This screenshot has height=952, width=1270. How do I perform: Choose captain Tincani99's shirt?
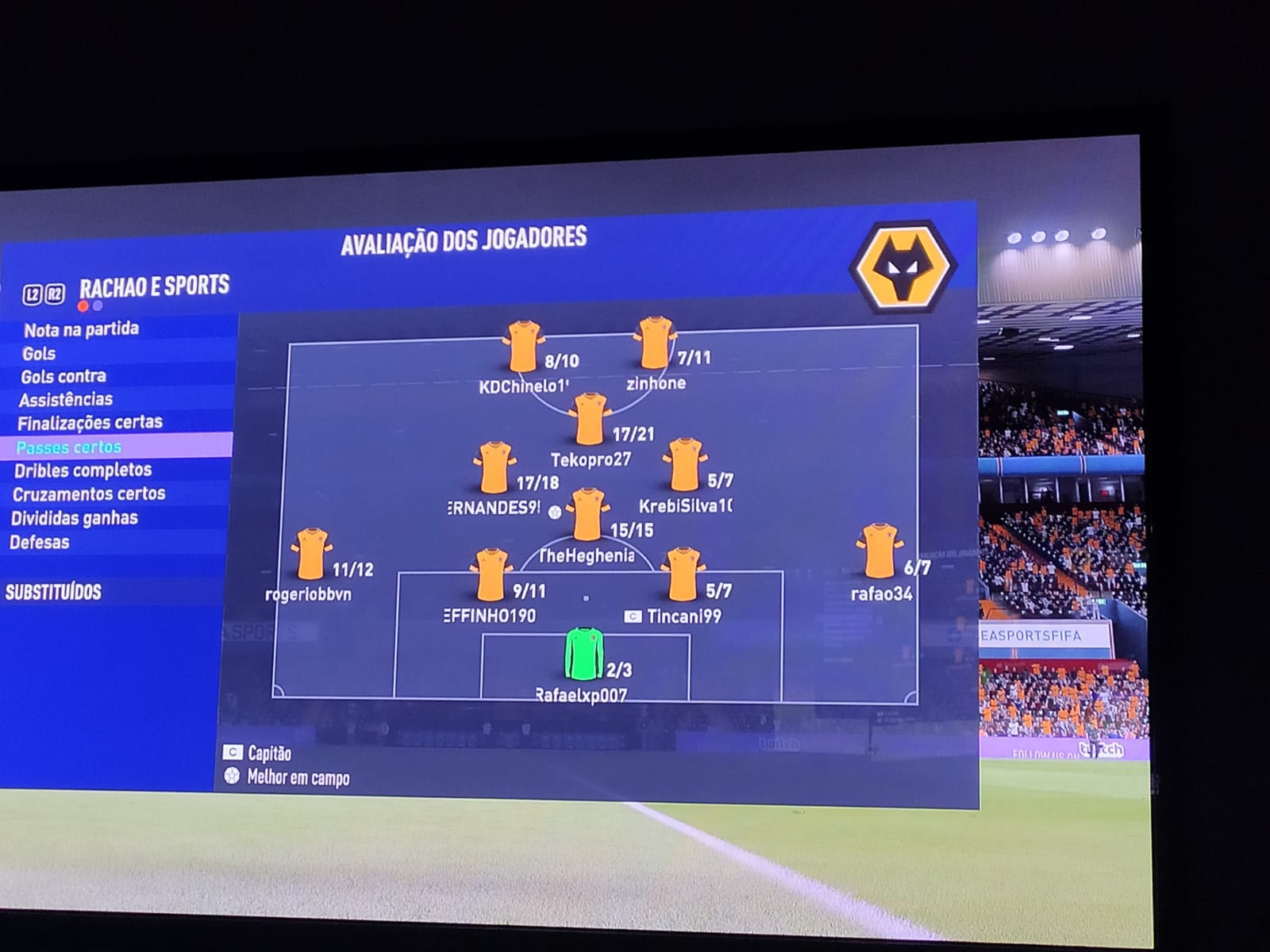tap(683, 574)
